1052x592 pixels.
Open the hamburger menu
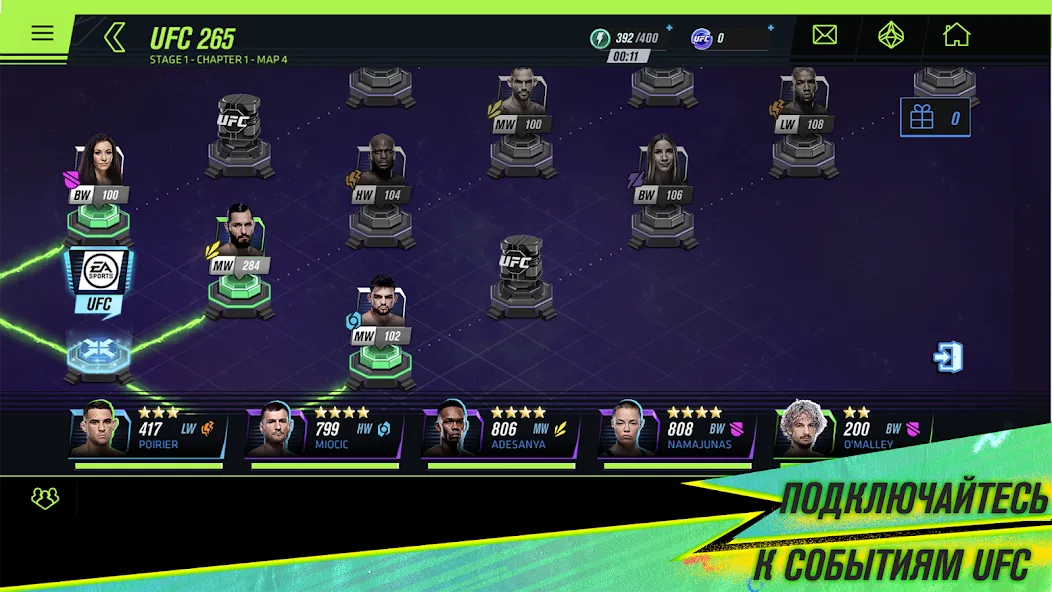(42, 33)
